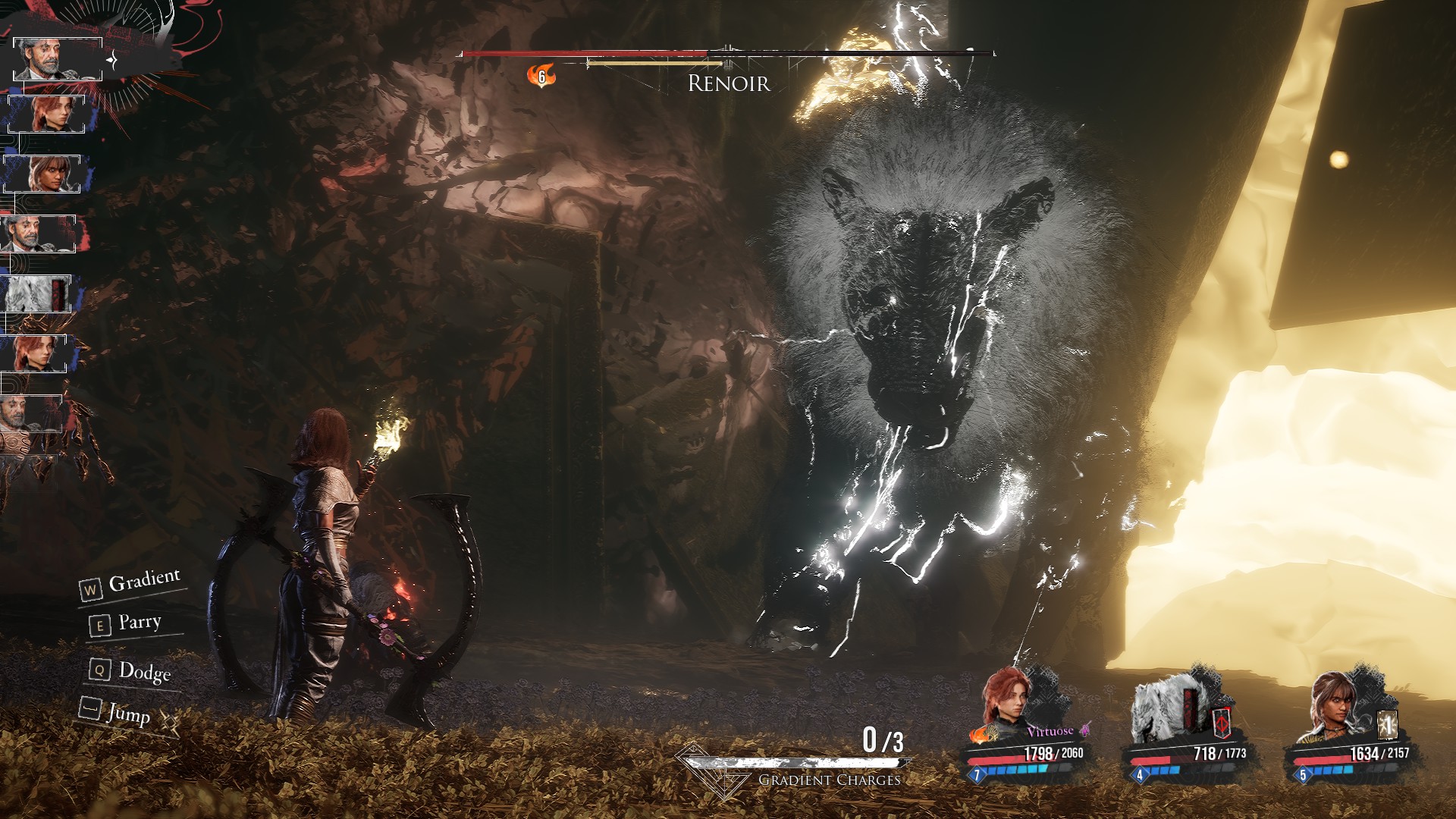The width and height of the screenshot is (1456, 819).
Task: Click Sciel's card icon beside her party portrait
Action: (x=1387, y=726)
